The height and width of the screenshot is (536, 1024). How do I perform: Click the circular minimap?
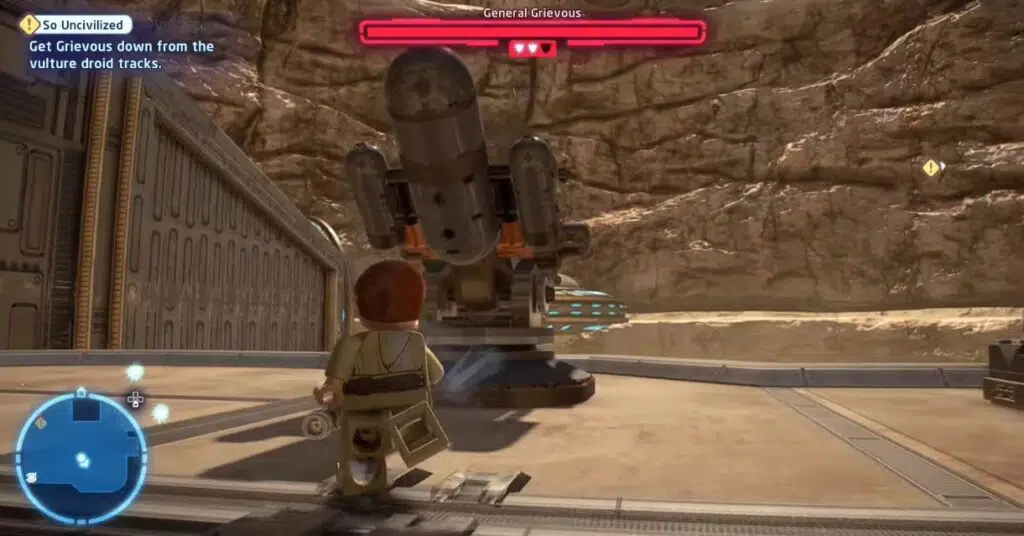click(81, 458)
